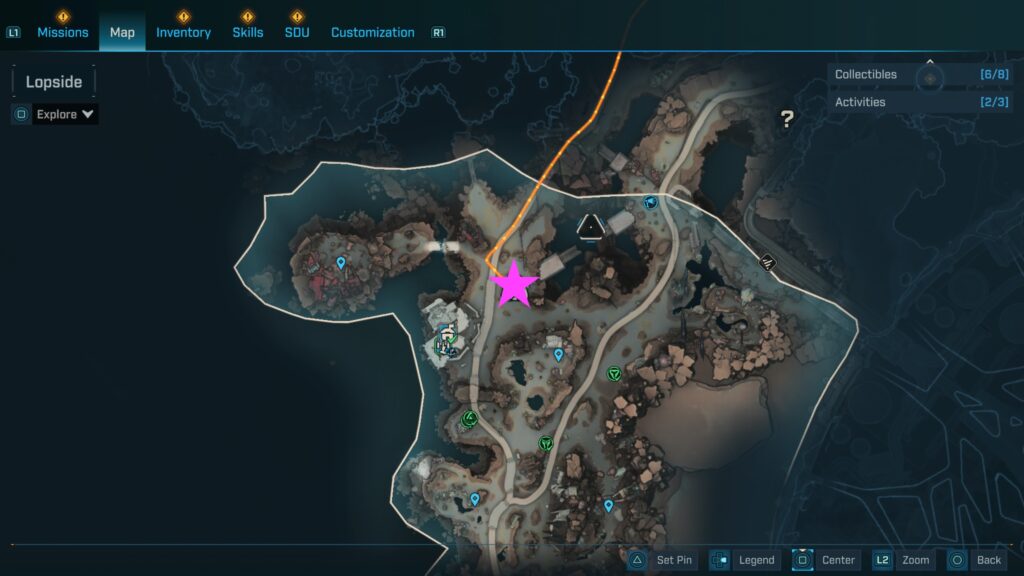Switch to the Map tab
Viewport: 1024px width, 576px height.
click(122, 32)
